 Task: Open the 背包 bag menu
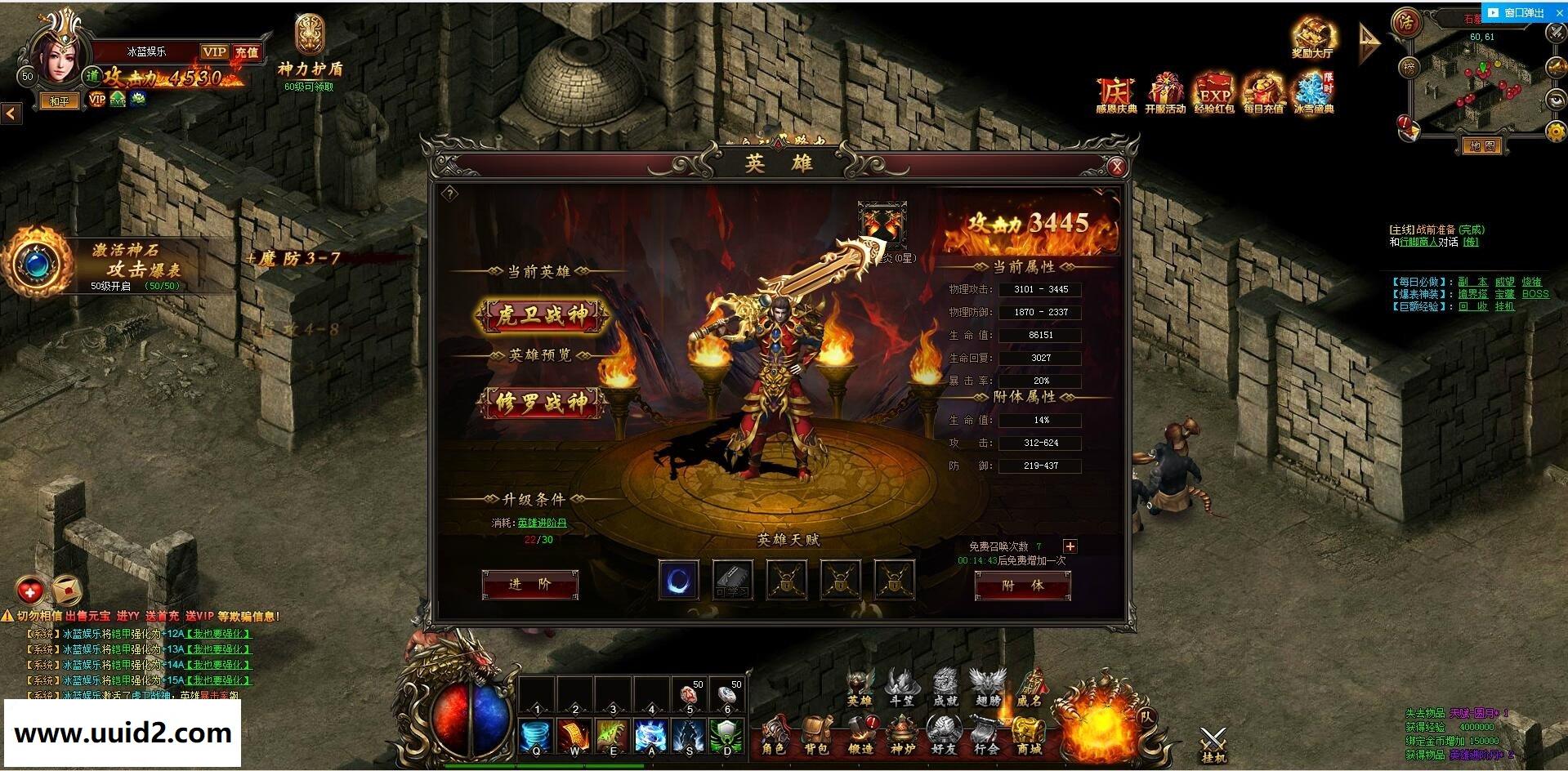pos(816,736)
